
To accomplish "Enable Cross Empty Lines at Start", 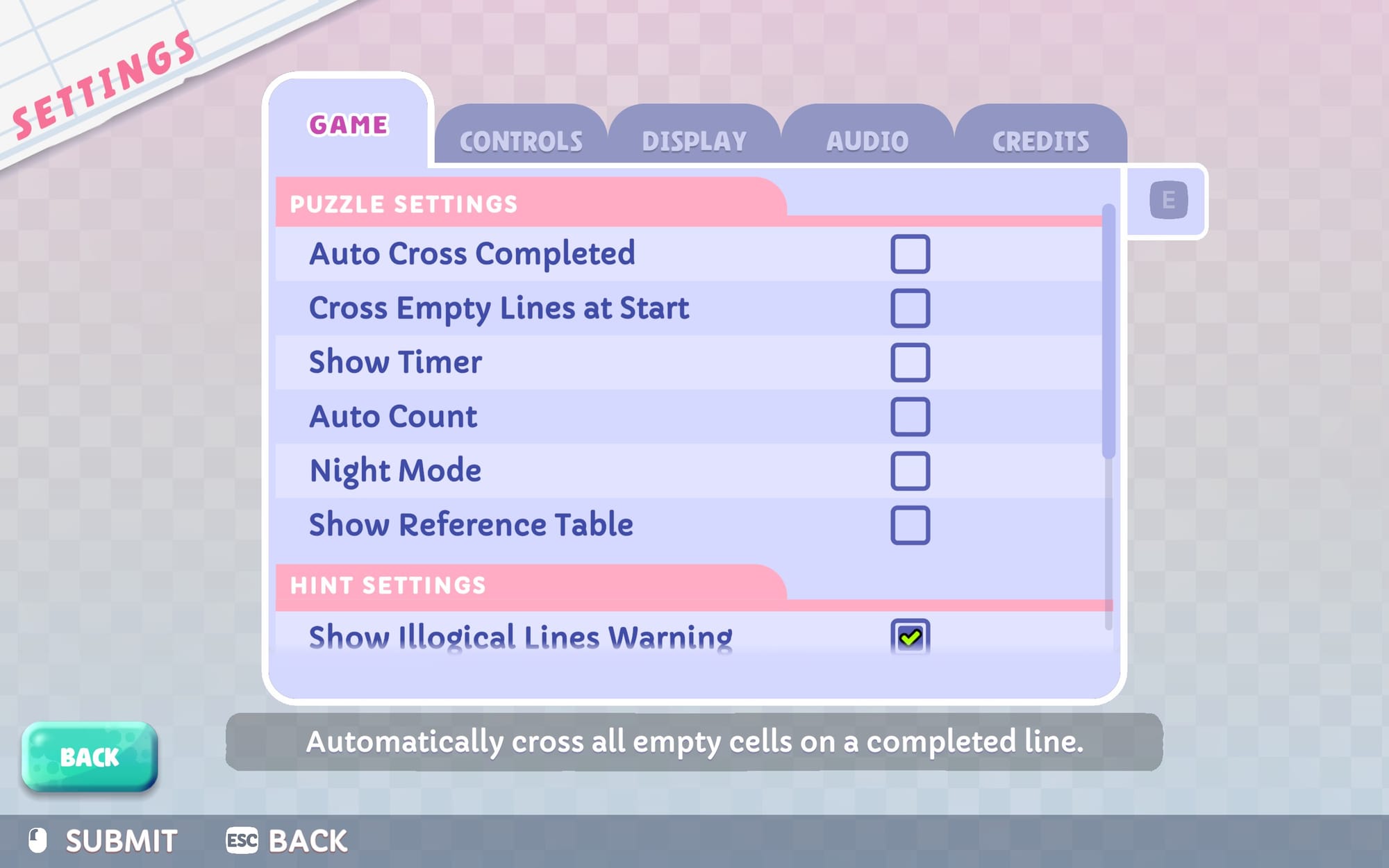I will (911, 308).
